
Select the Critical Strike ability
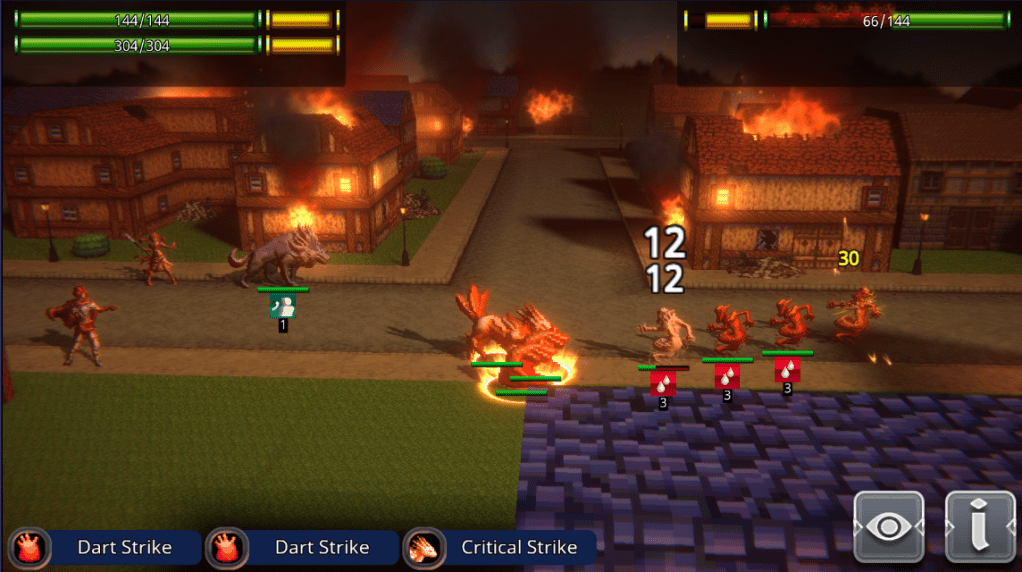(500, 547)
